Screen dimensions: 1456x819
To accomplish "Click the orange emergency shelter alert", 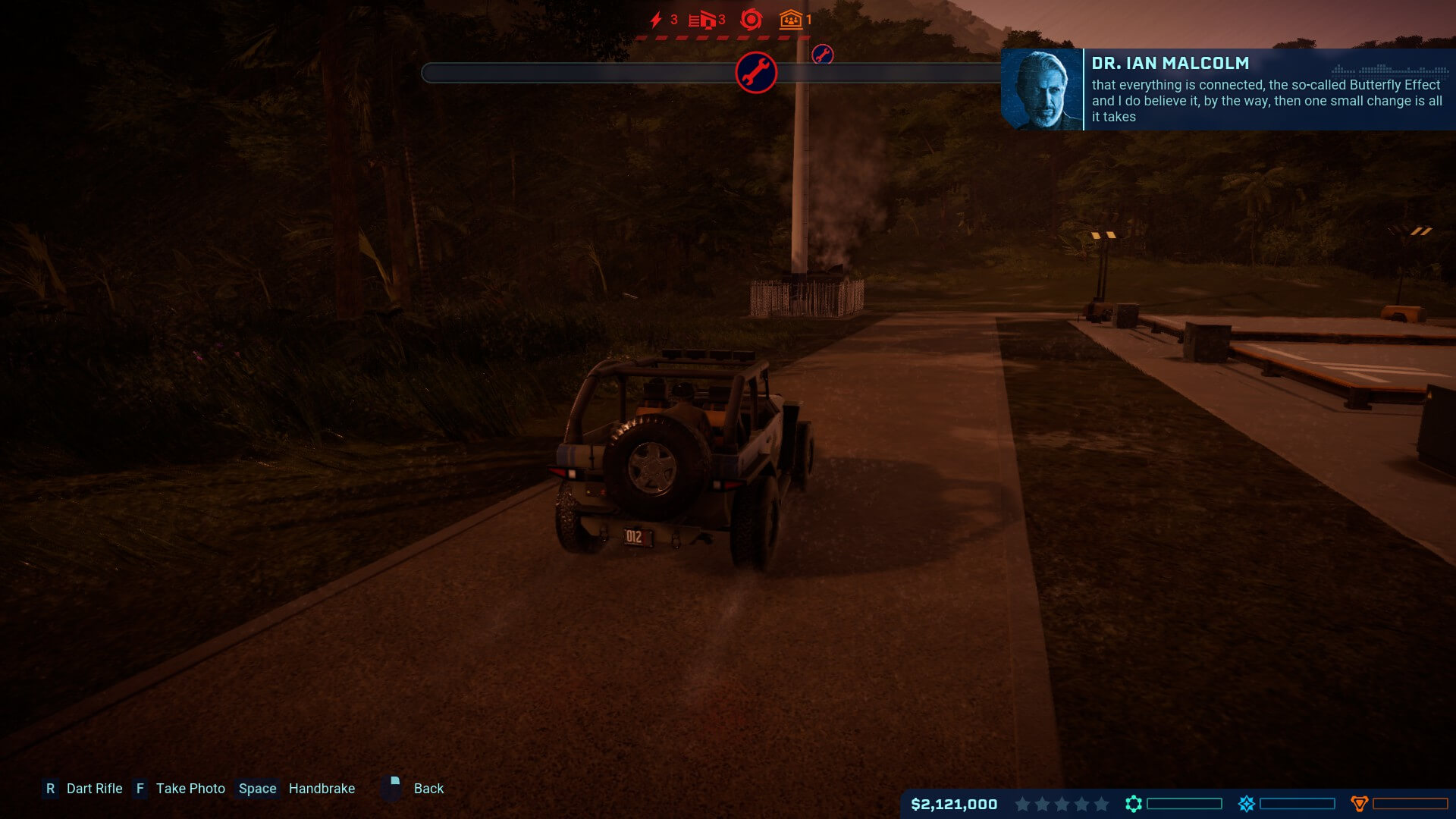I will pos(791,20).
